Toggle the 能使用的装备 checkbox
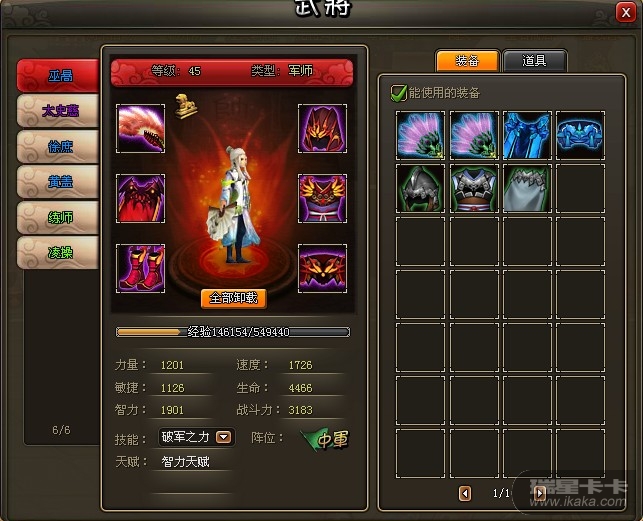This screenshot has width=643, height=521. pos(399,93)
